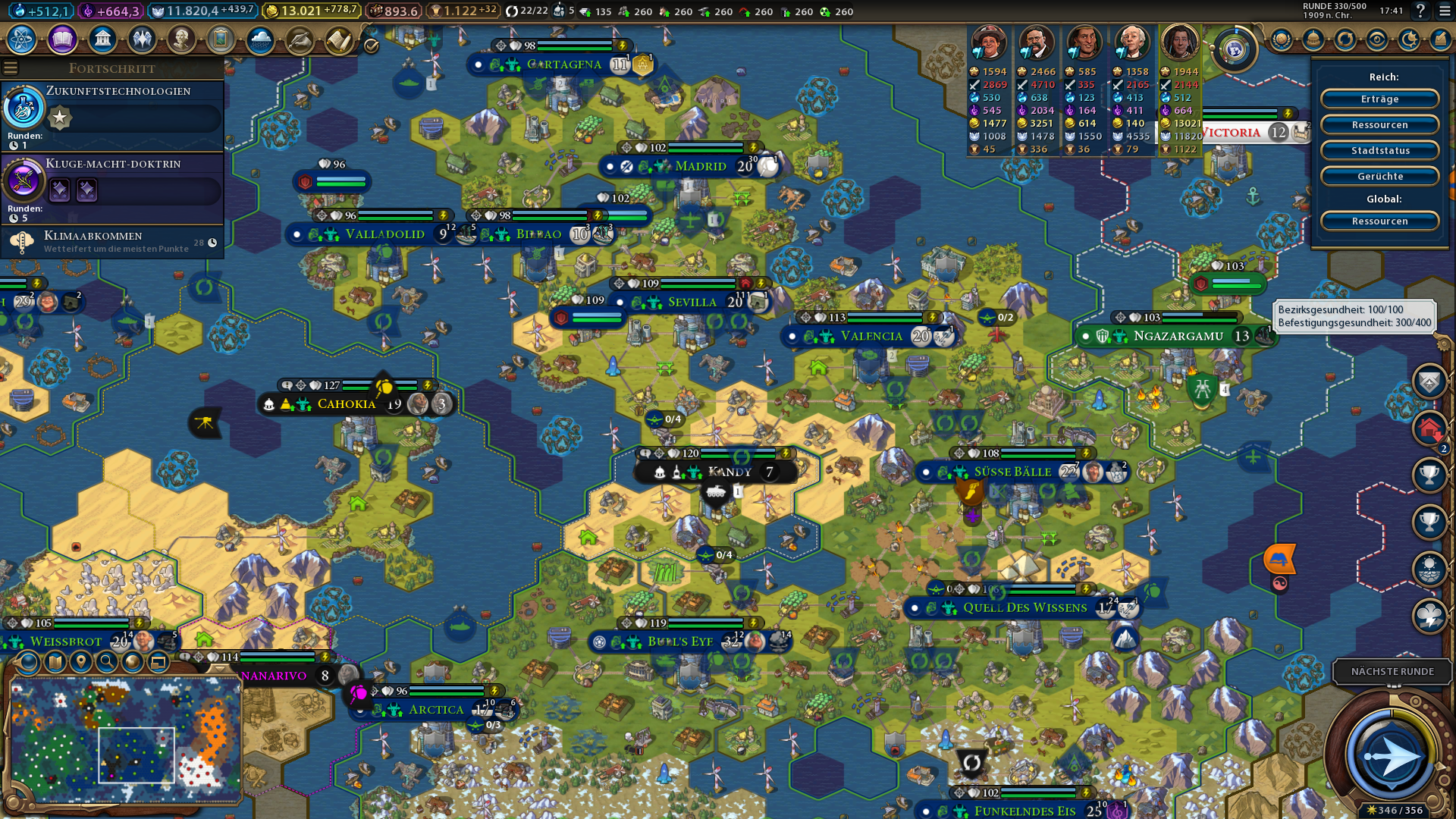Screen dimensions: 1456x819
Task: Open the world ranking globe laurel icon
Action: pyautogui.click(x=1234, y=50)
